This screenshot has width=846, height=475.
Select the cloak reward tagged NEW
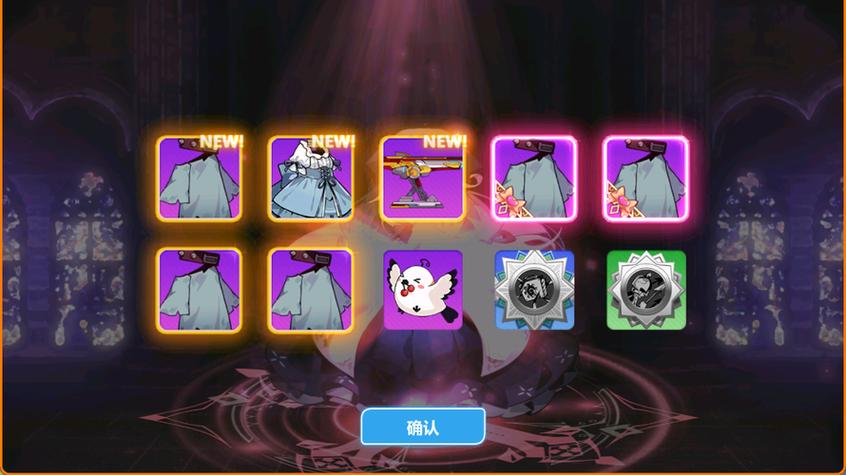200,178
